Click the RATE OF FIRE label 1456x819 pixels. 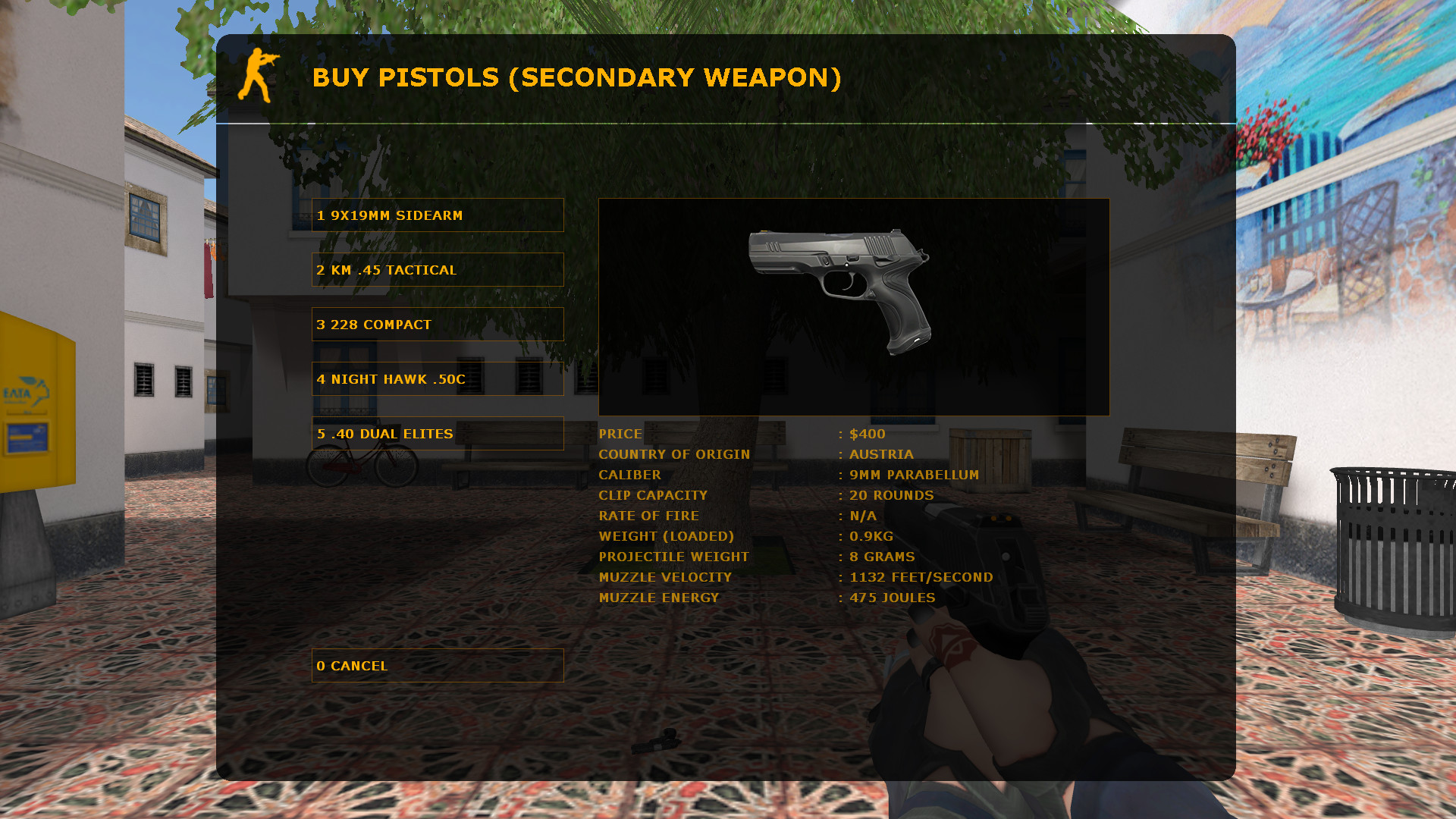[649, 516]
